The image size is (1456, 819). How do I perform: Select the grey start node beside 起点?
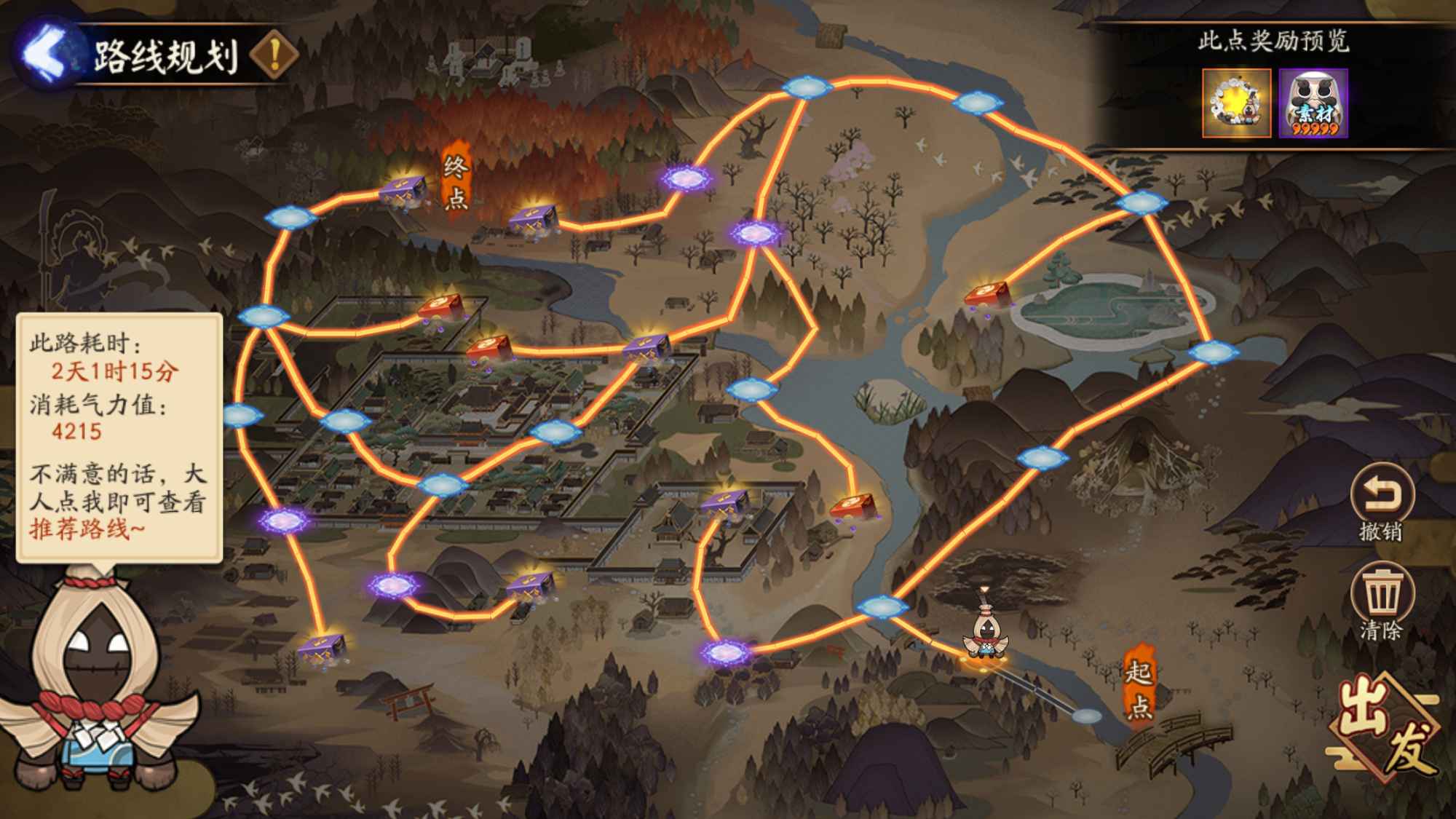click(1086, 716)
